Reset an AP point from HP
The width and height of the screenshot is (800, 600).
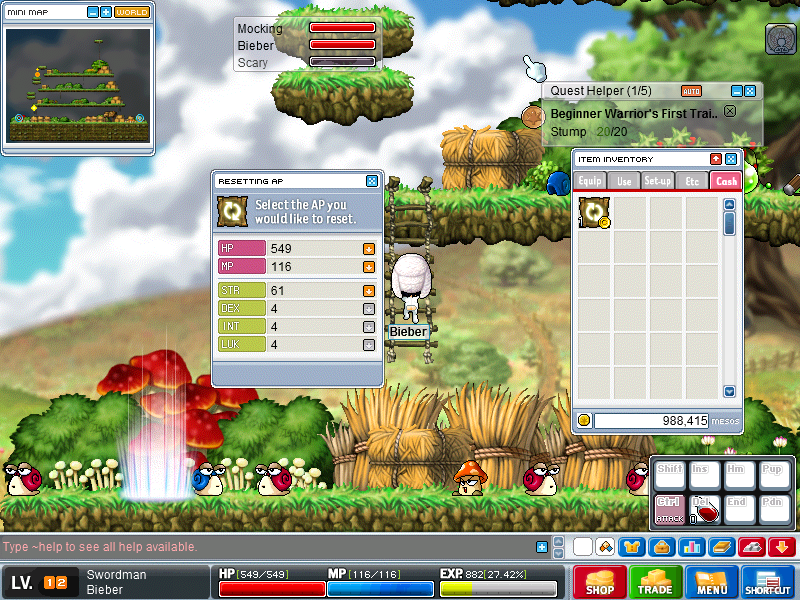point(368,248)
